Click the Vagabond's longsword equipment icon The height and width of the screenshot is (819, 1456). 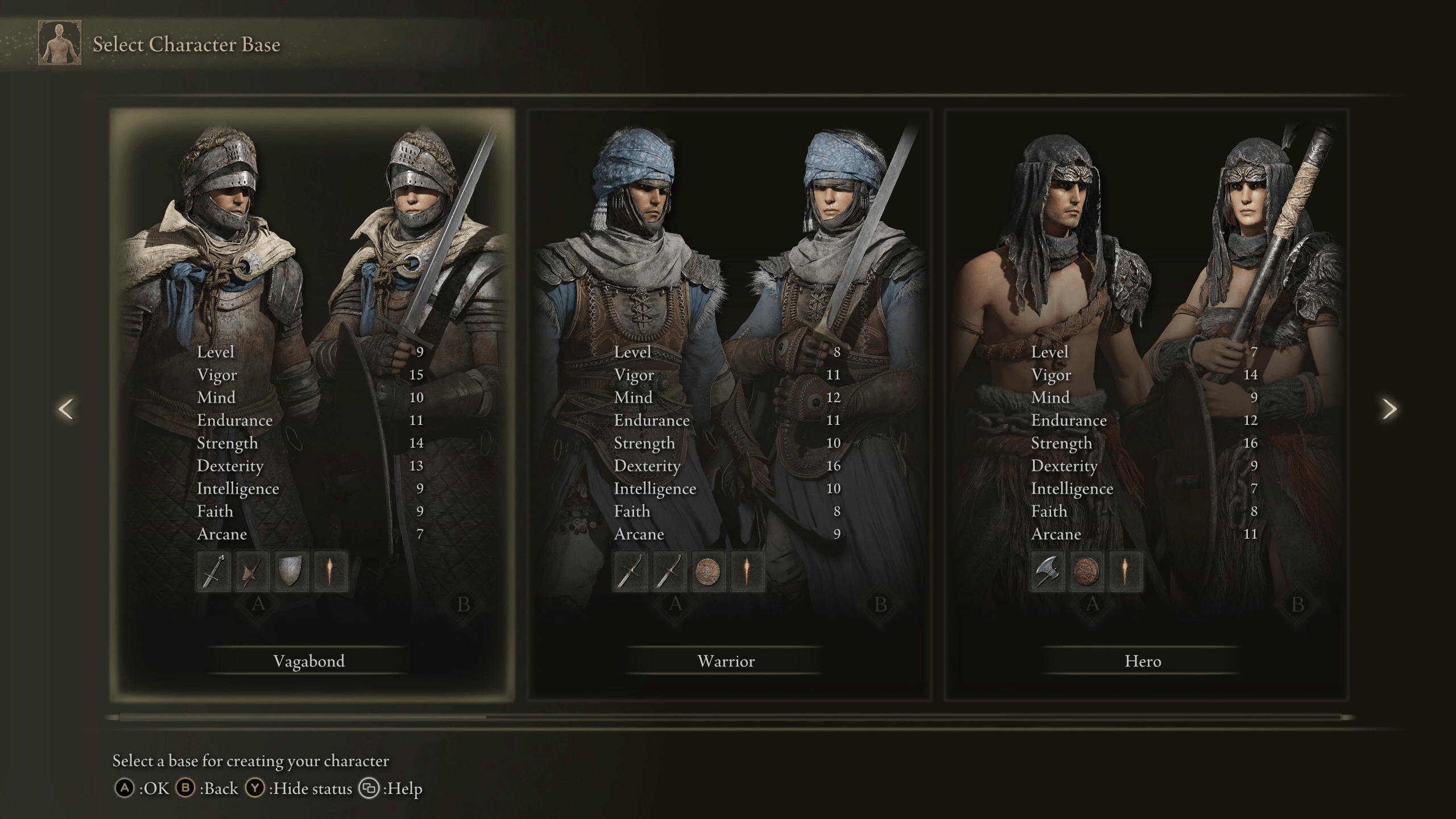coord(213,571)
